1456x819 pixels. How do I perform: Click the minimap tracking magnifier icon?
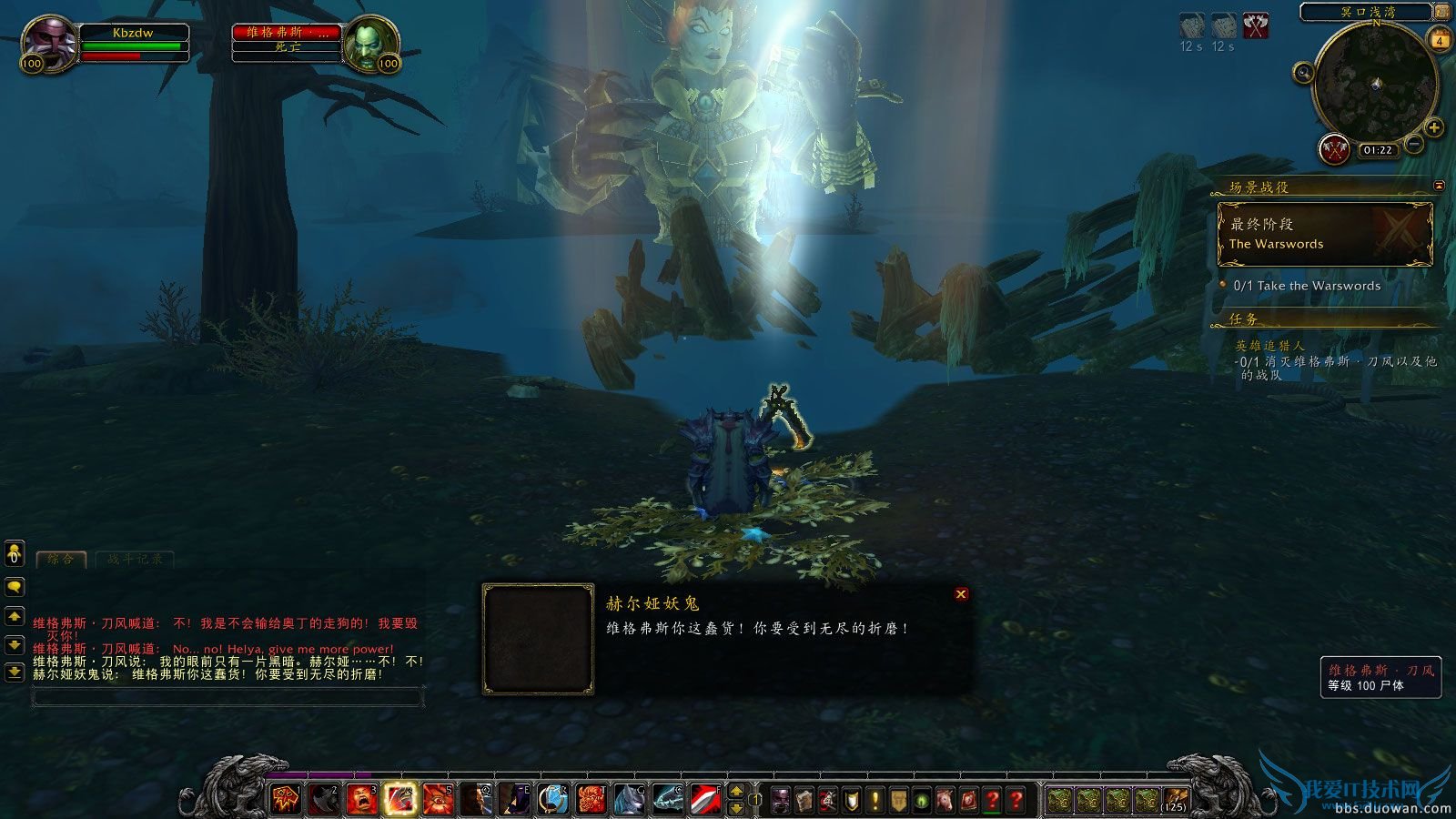point(1302,73)
